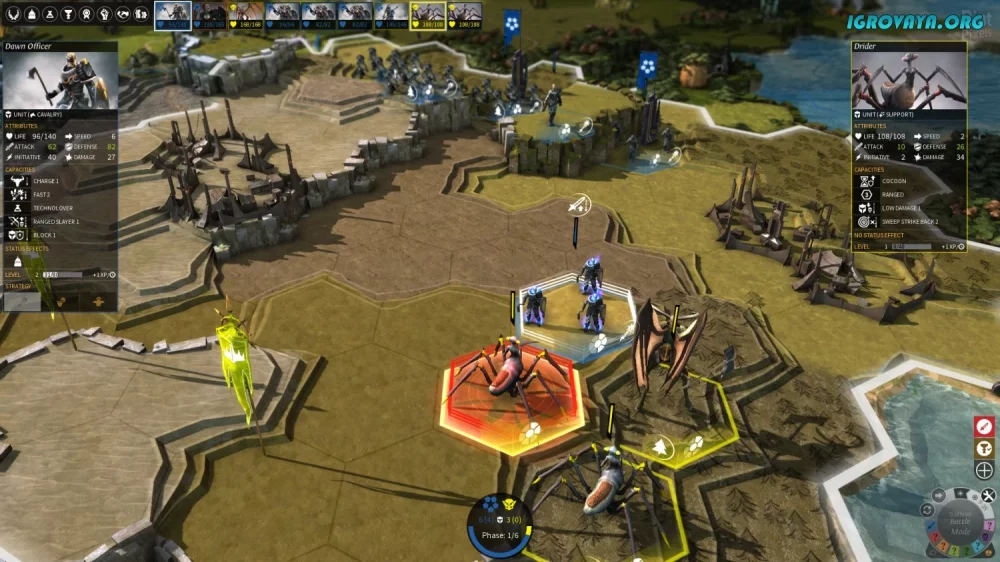Inspect the Sweep Strike Back 2 capacity
The width and height of the screenshot is (1000, 562).
pos(864,221)
